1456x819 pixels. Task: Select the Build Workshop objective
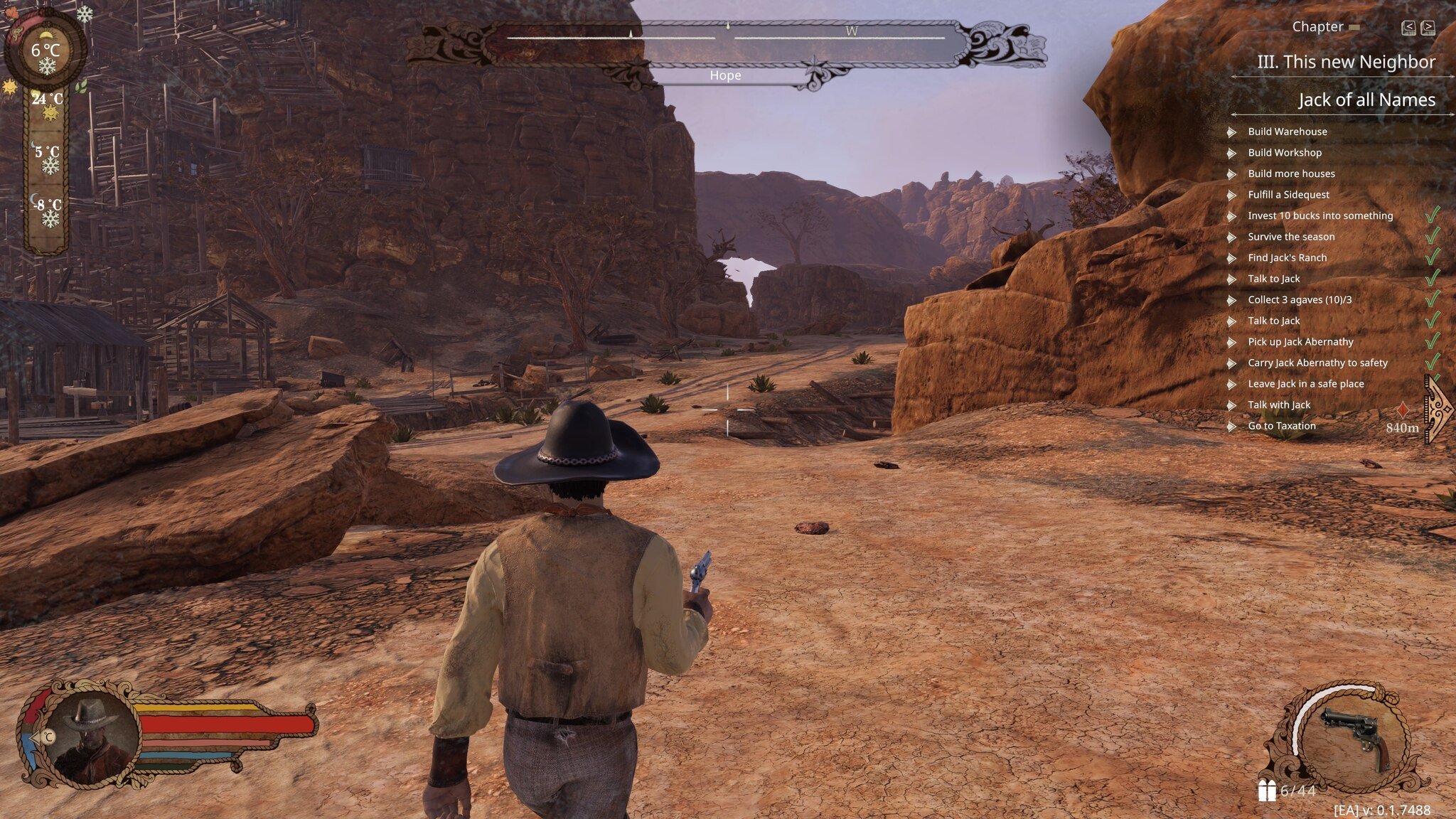coord(1284,153)
